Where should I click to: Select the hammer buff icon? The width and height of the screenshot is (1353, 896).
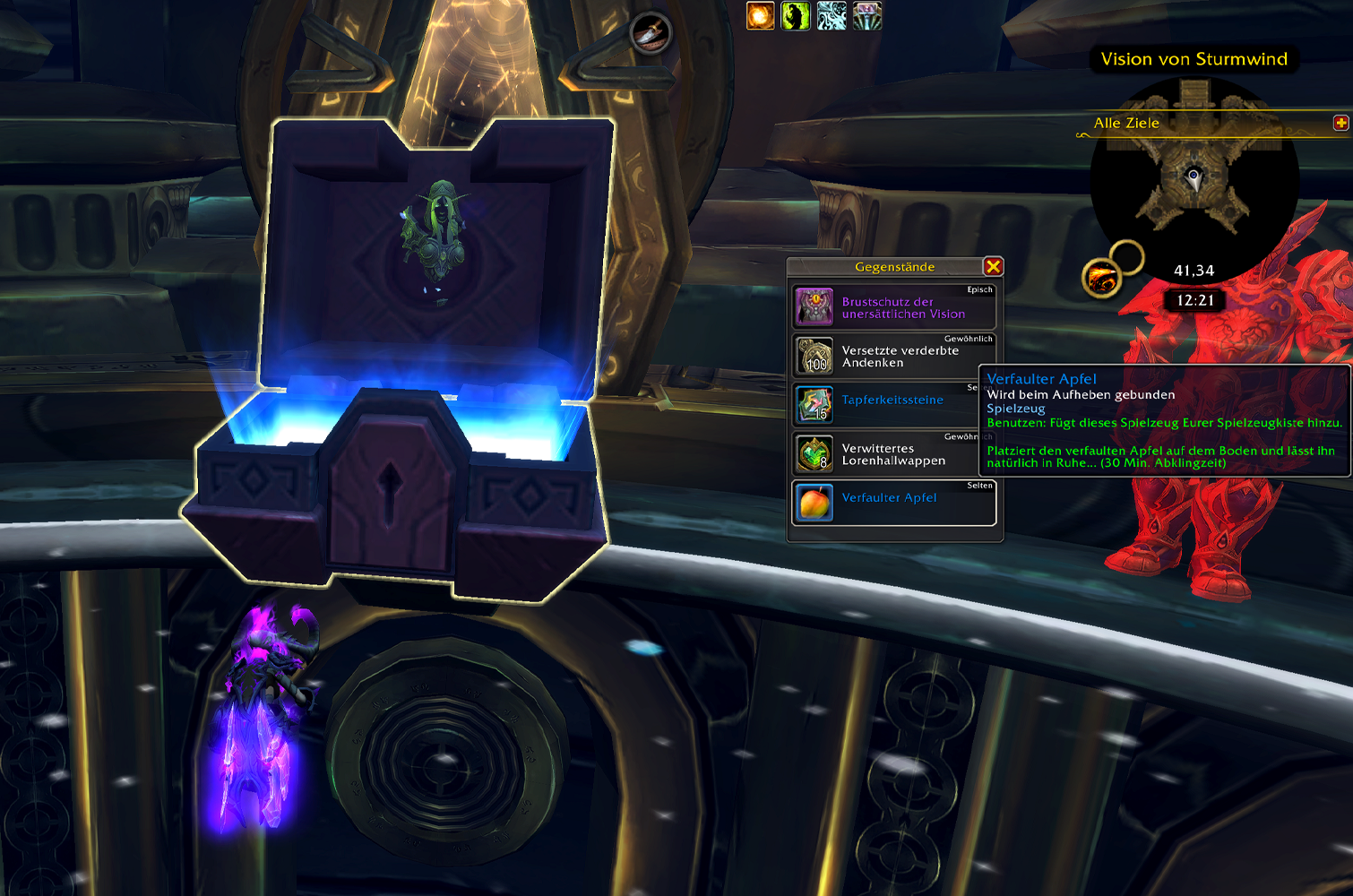(x=867, y=15)
